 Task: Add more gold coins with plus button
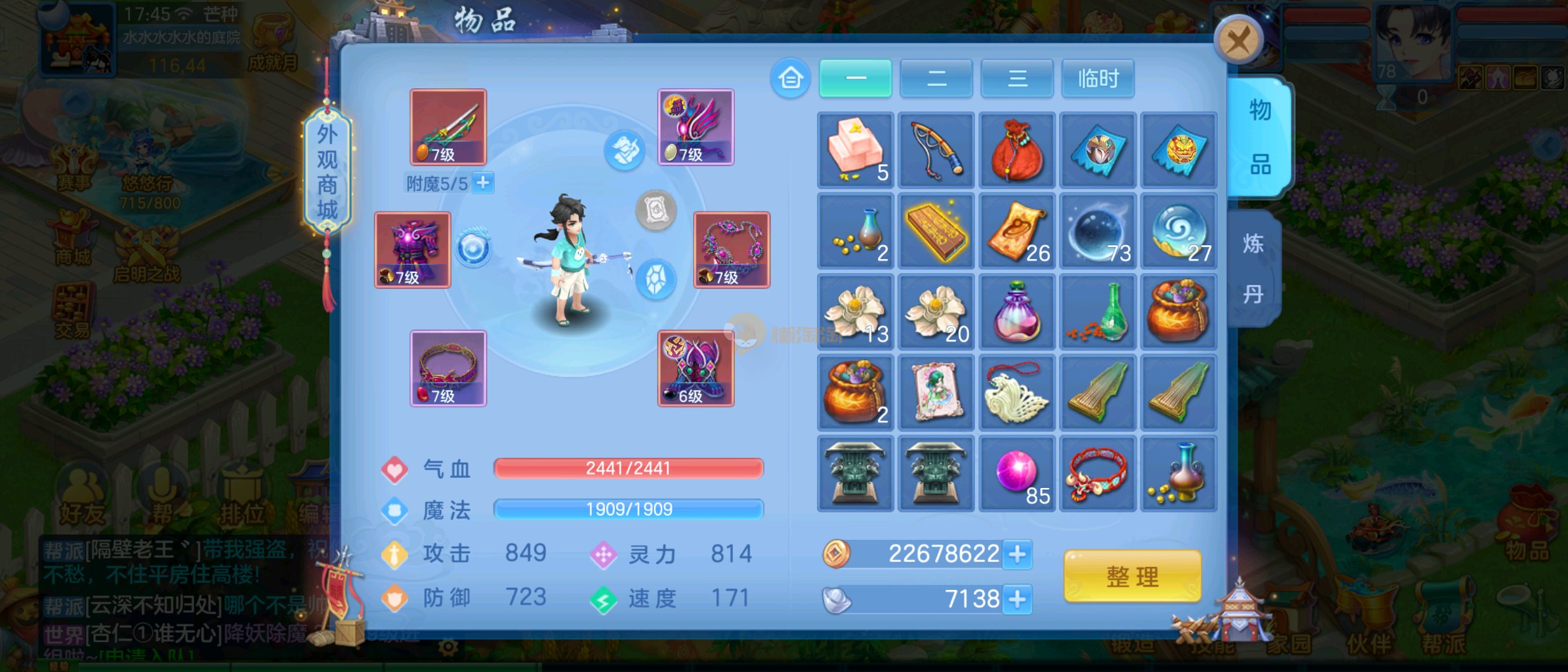[x=1017, y=554]
